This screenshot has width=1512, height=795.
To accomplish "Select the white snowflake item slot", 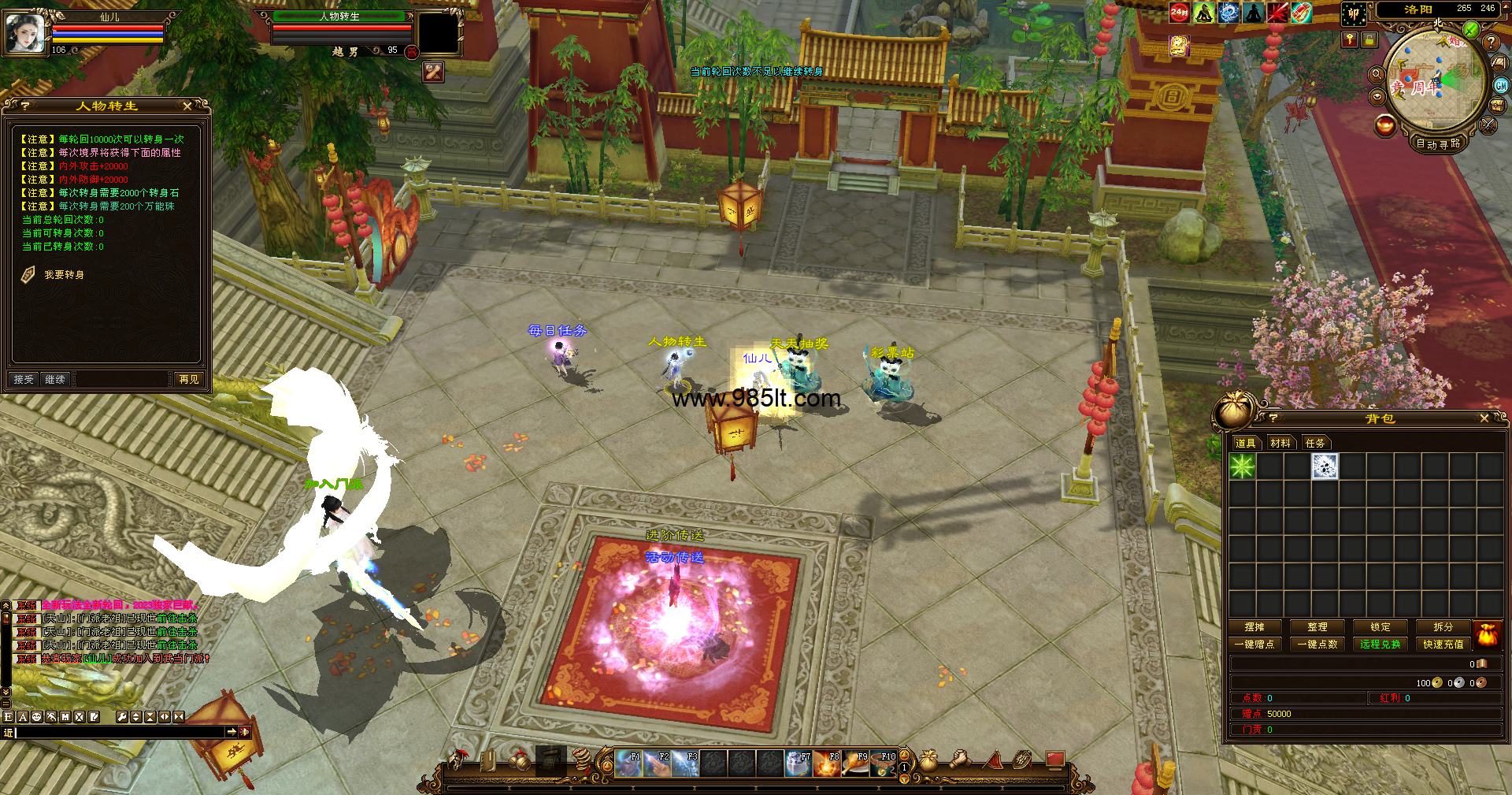I will pos(1325,466).
